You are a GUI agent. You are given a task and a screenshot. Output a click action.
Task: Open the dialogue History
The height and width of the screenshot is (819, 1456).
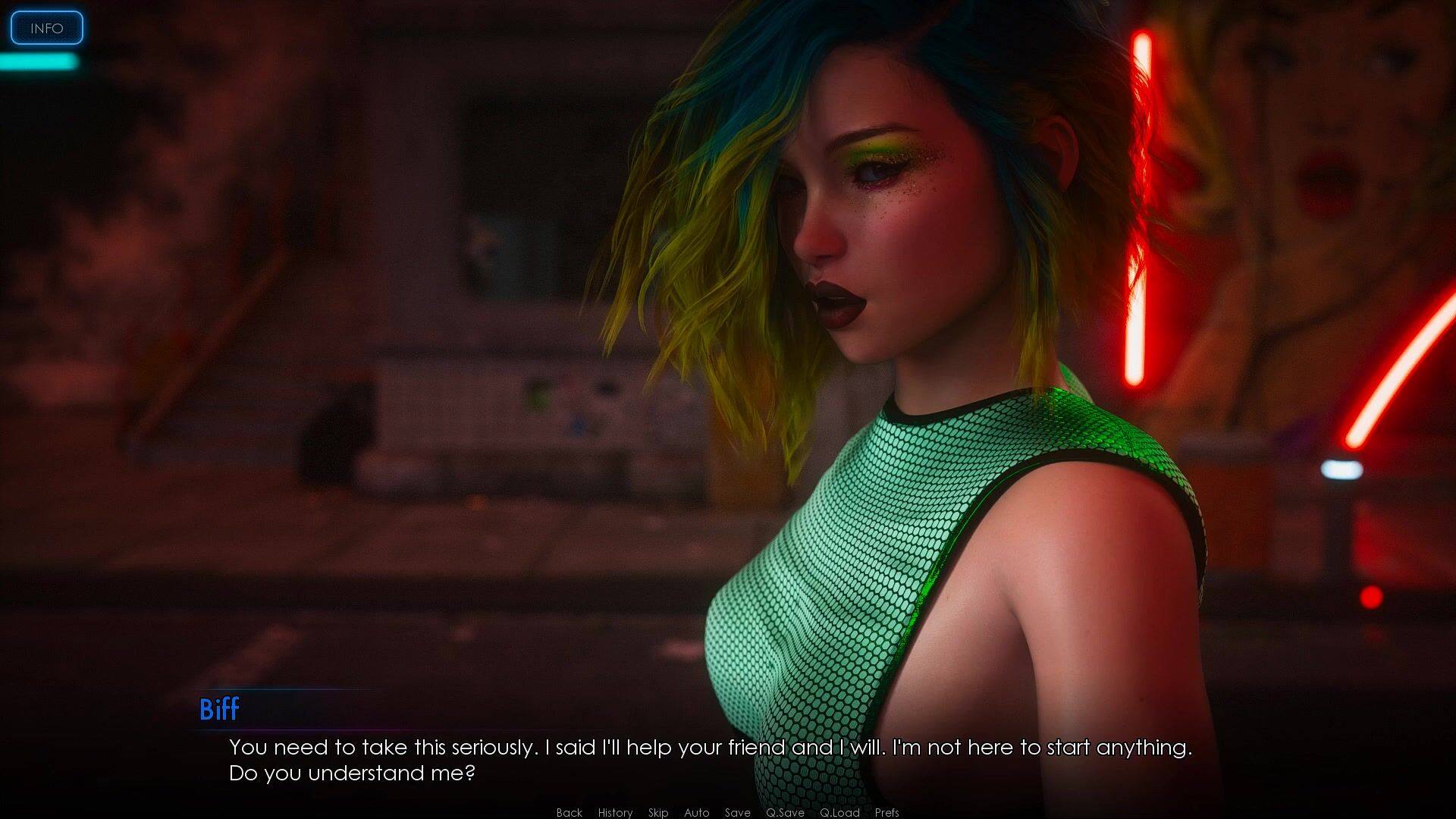[615, 812]
